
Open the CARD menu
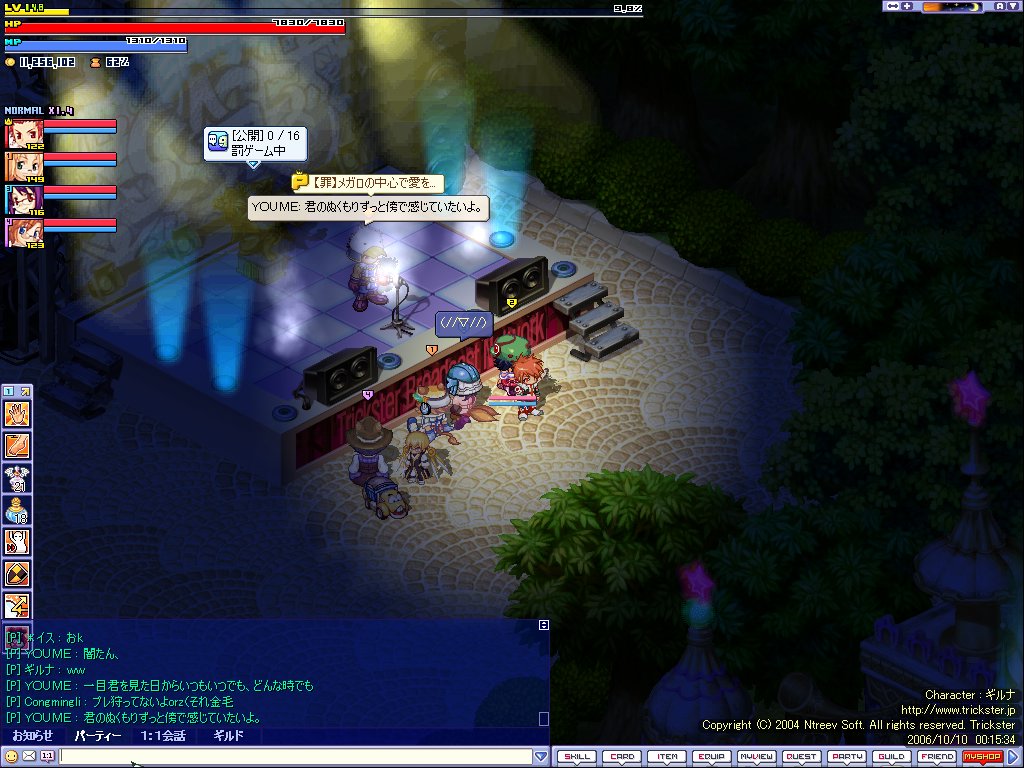[622, 757]
